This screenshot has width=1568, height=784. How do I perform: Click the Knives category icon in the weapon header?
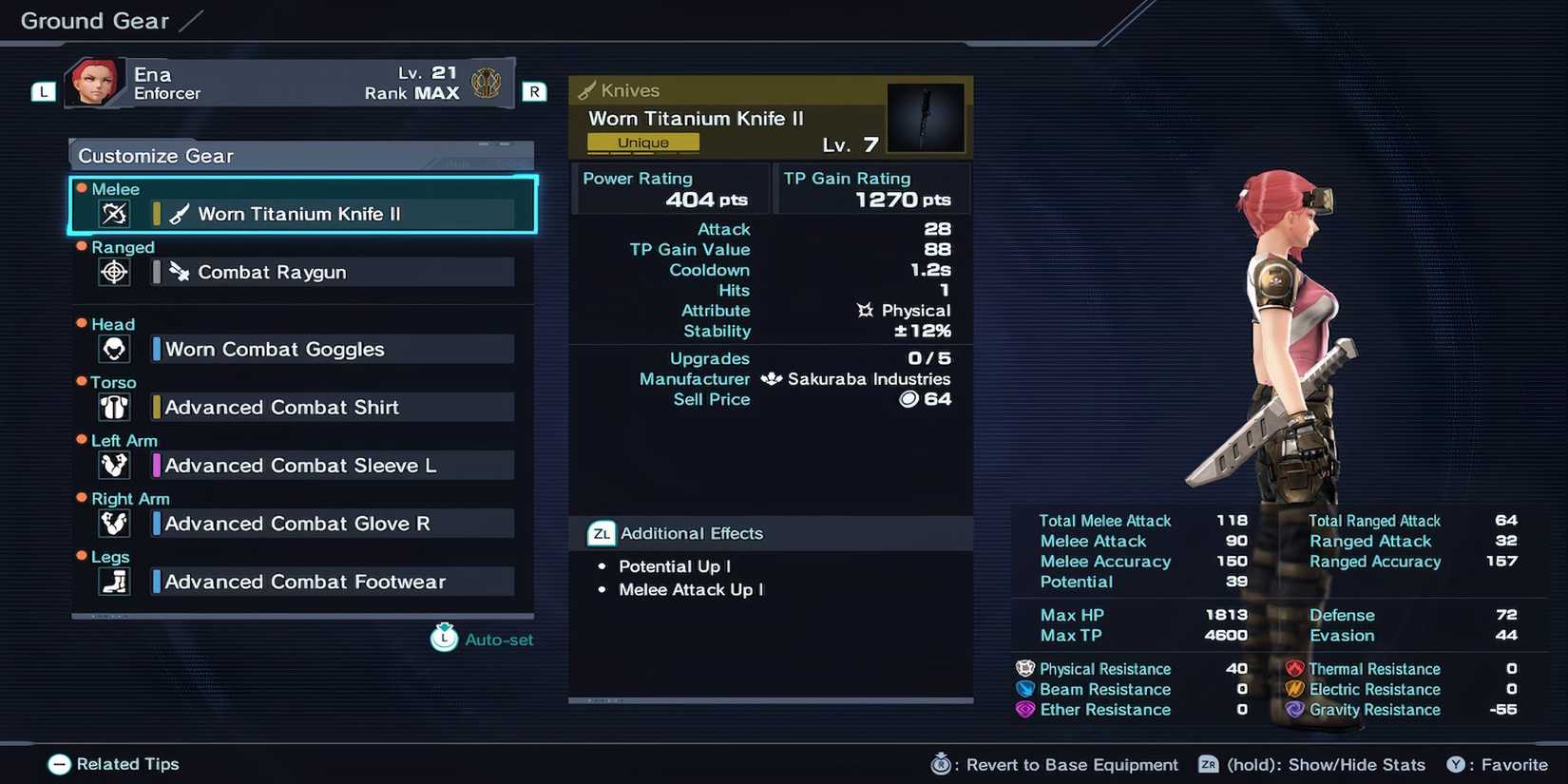pyautogui.click(x=586, y=89)
